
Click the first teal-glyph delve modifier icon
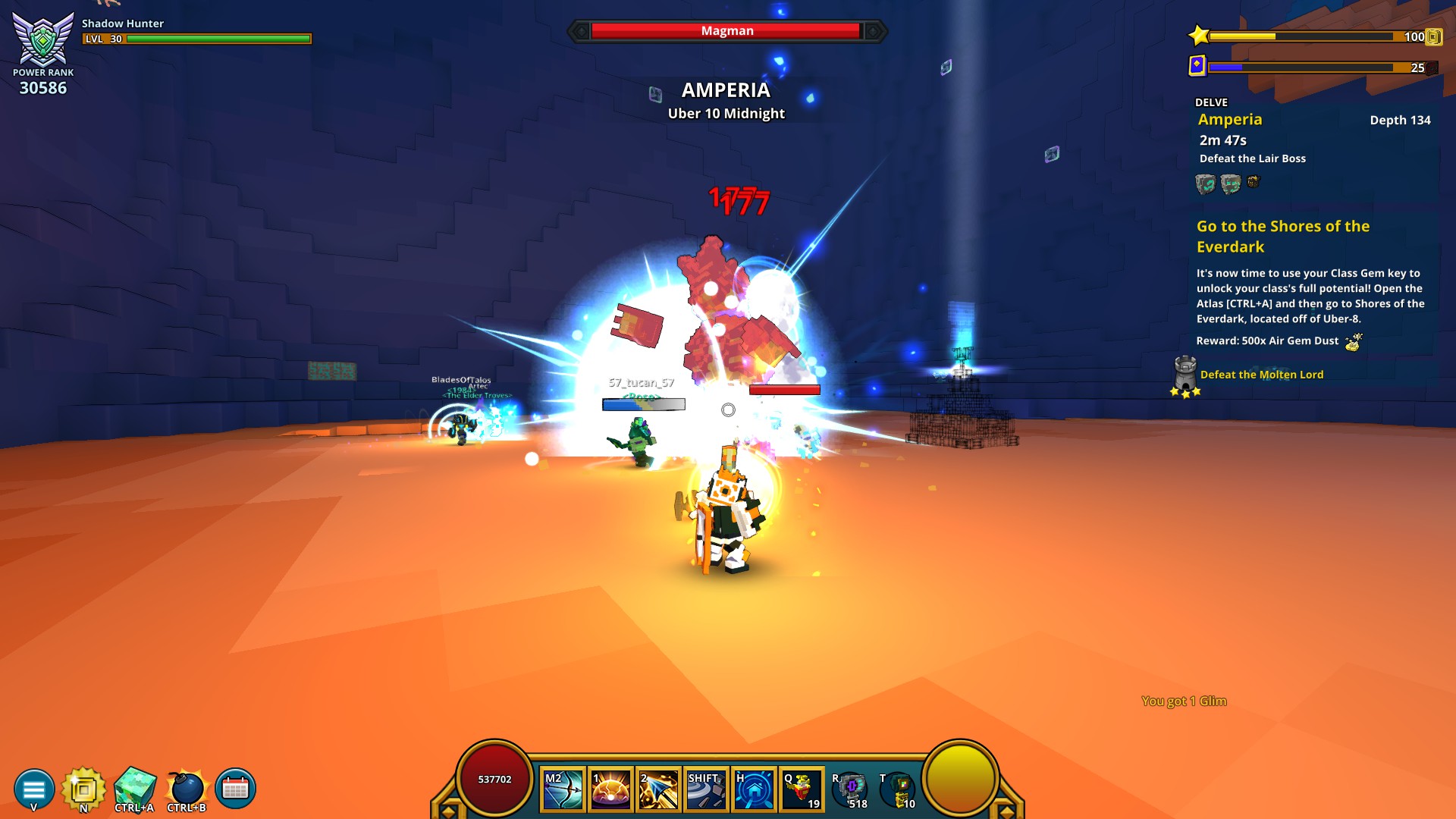coord(1205,184)
